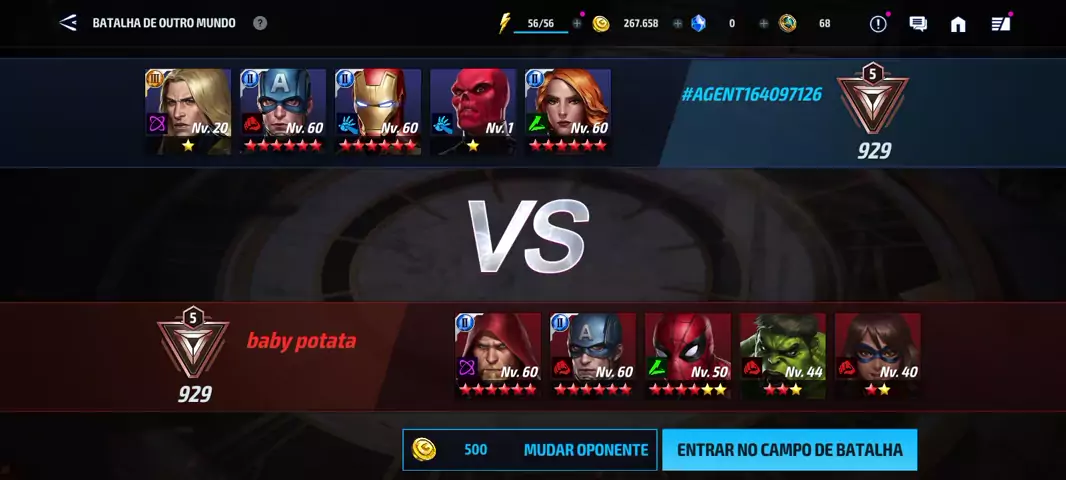View opponent baby potata's name

[301, 341]
